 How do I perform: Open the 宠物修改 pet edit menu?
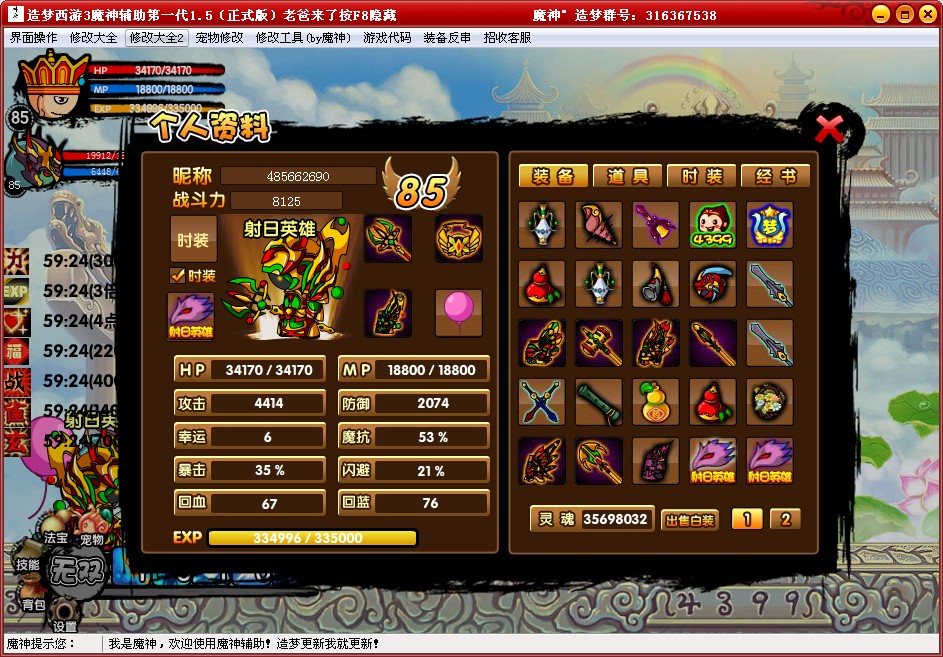(219, 38)
